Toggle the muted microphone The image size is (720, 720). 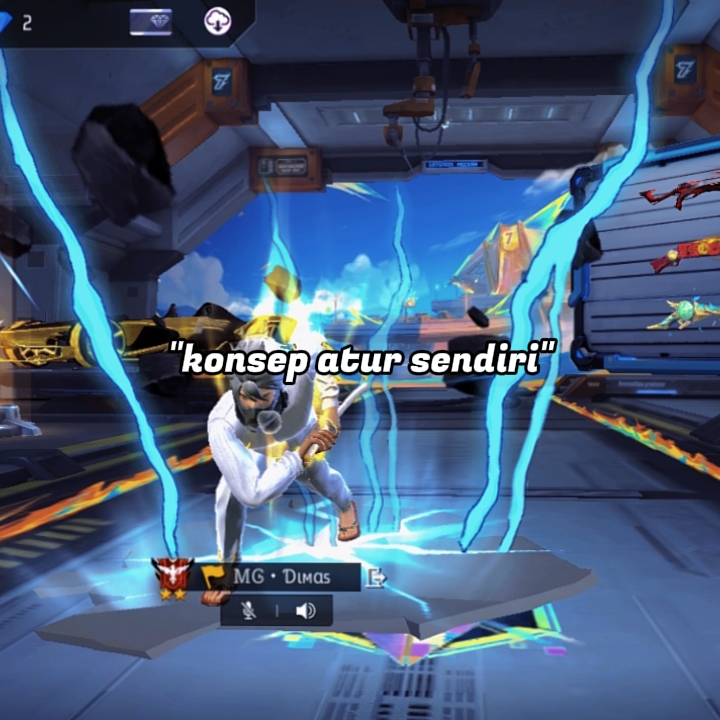point(249,610)
